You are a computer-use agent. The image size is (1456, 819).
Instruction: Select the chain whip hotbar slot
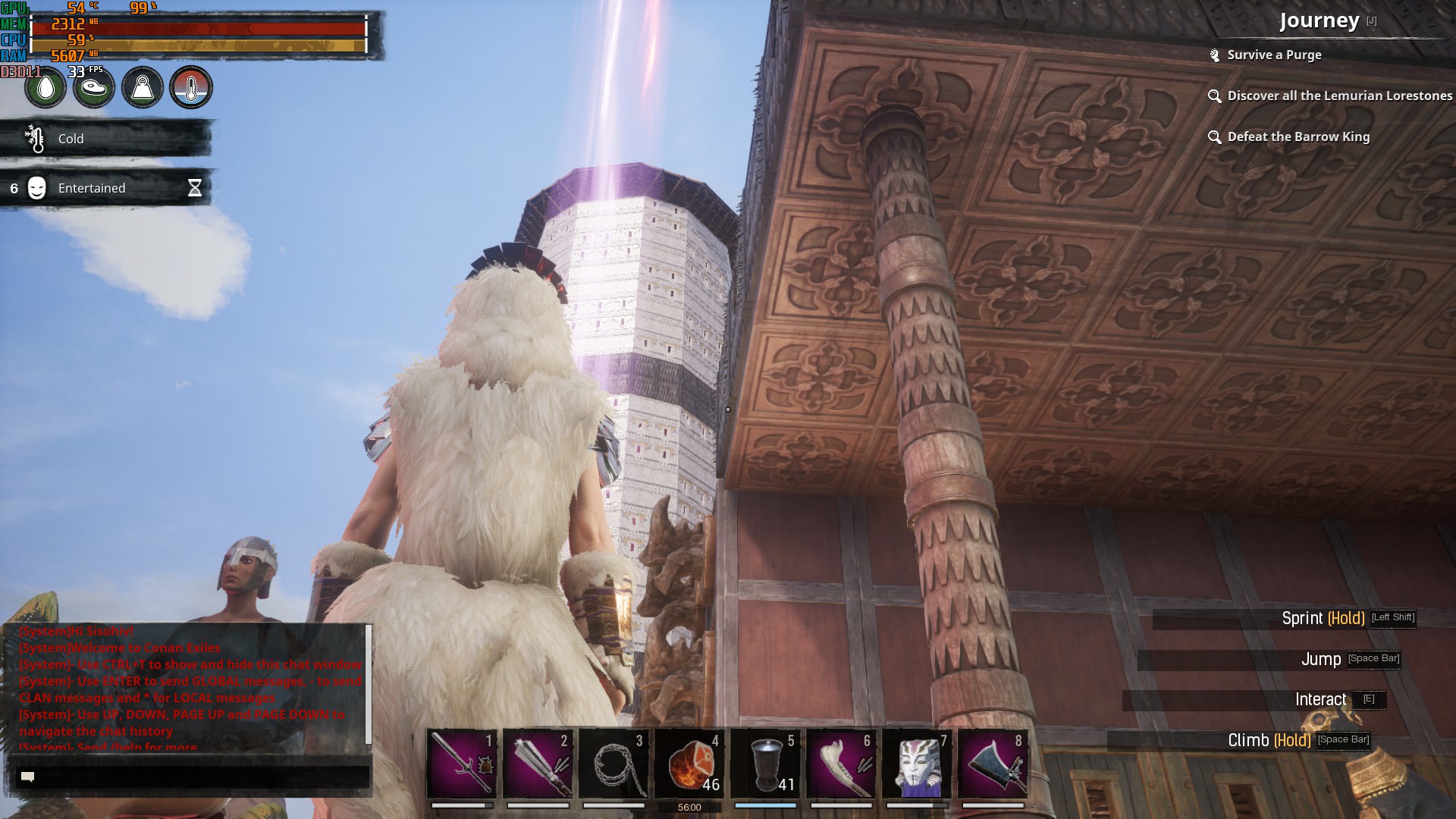tap(613, 763)
